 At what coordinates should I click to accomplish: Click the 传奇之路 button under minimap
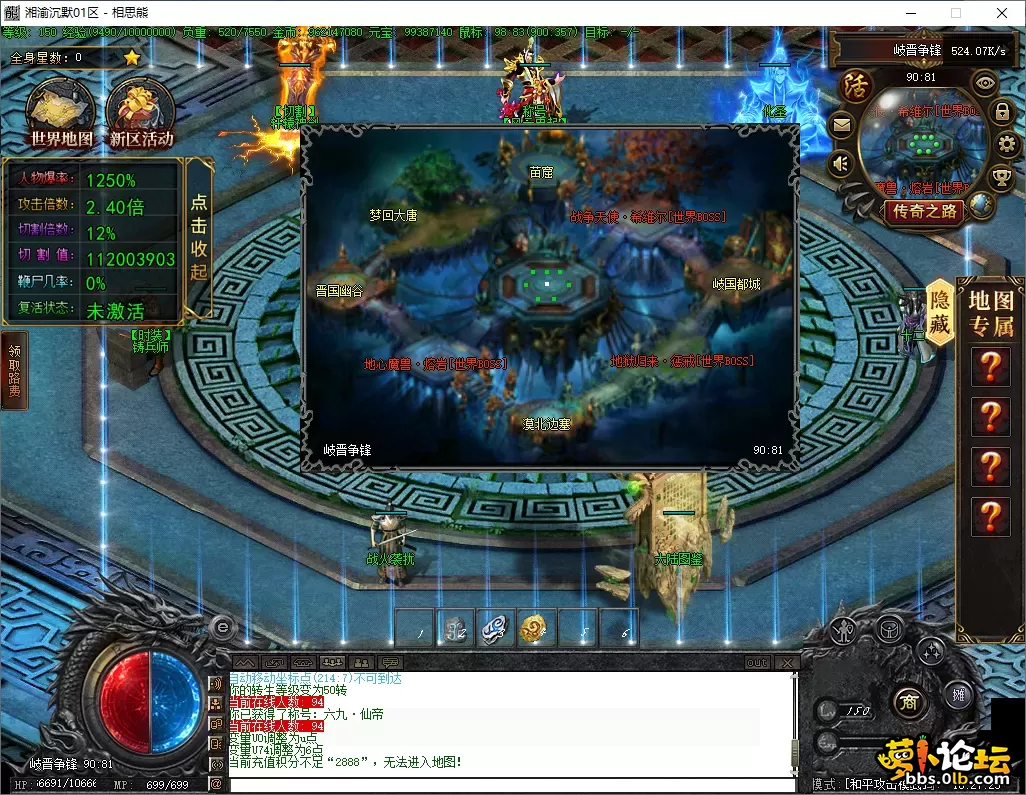tap(925, 211)
